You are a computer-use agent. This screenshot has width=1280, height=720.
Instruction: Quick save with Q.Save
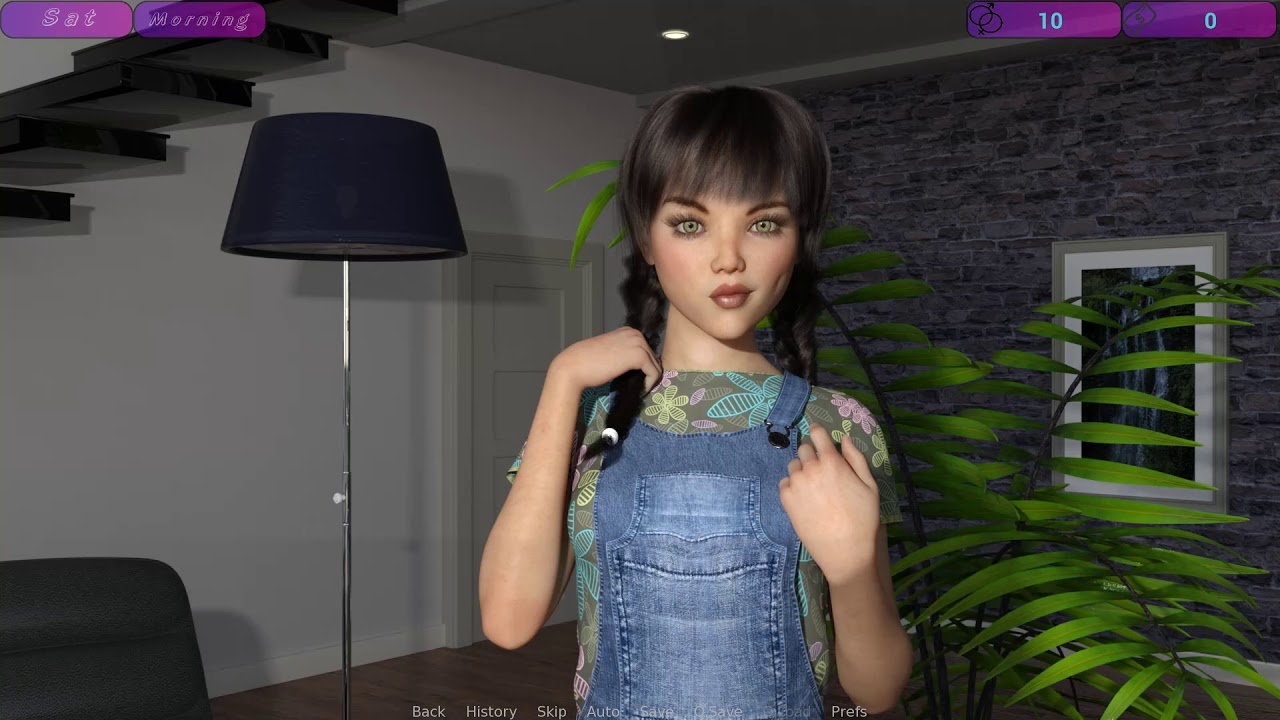(x=717, y=711)
